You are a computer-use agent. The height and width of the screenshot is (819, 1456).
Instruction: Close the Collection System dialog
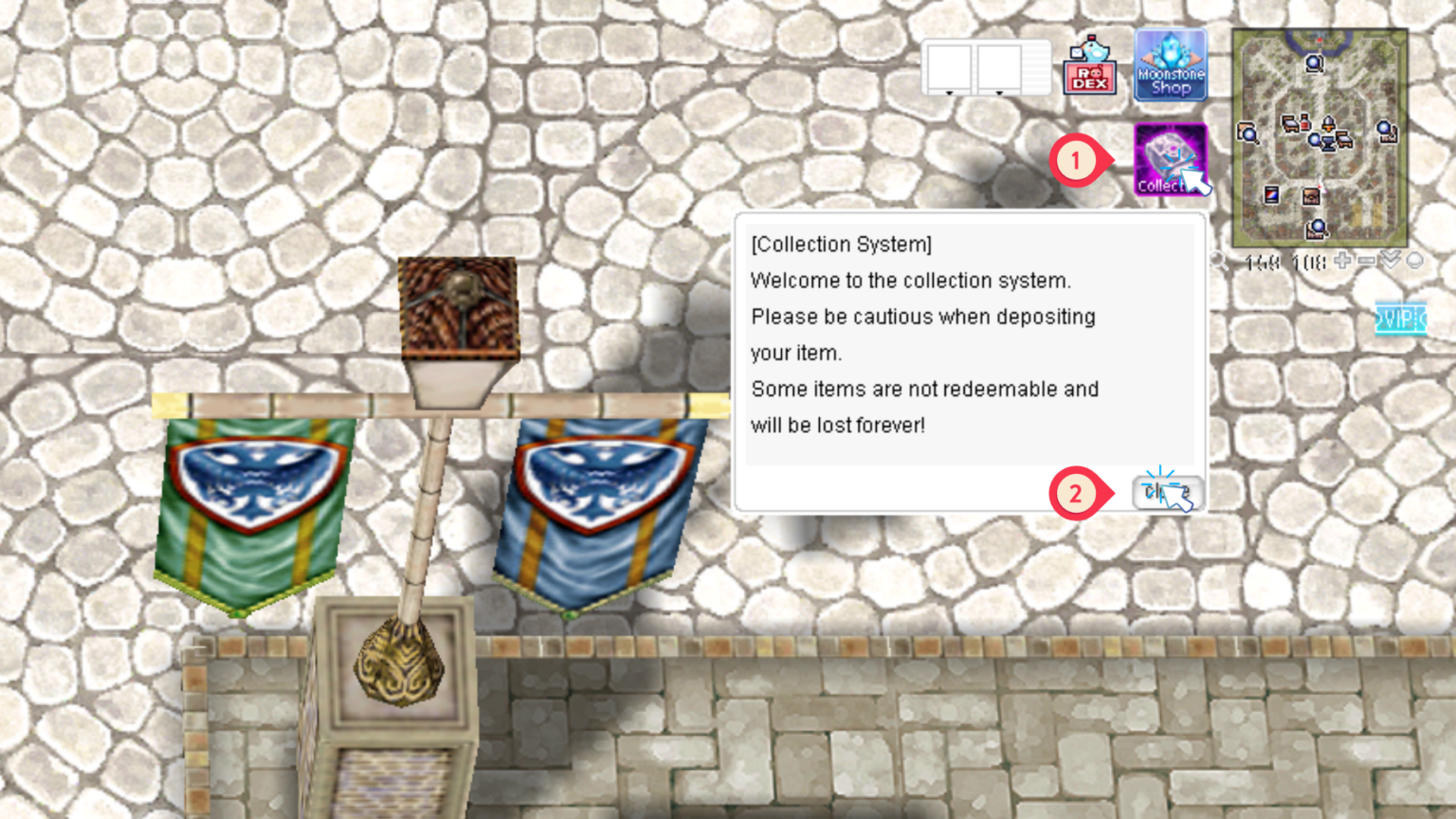pyautogui.click(x=1167, y=492)
